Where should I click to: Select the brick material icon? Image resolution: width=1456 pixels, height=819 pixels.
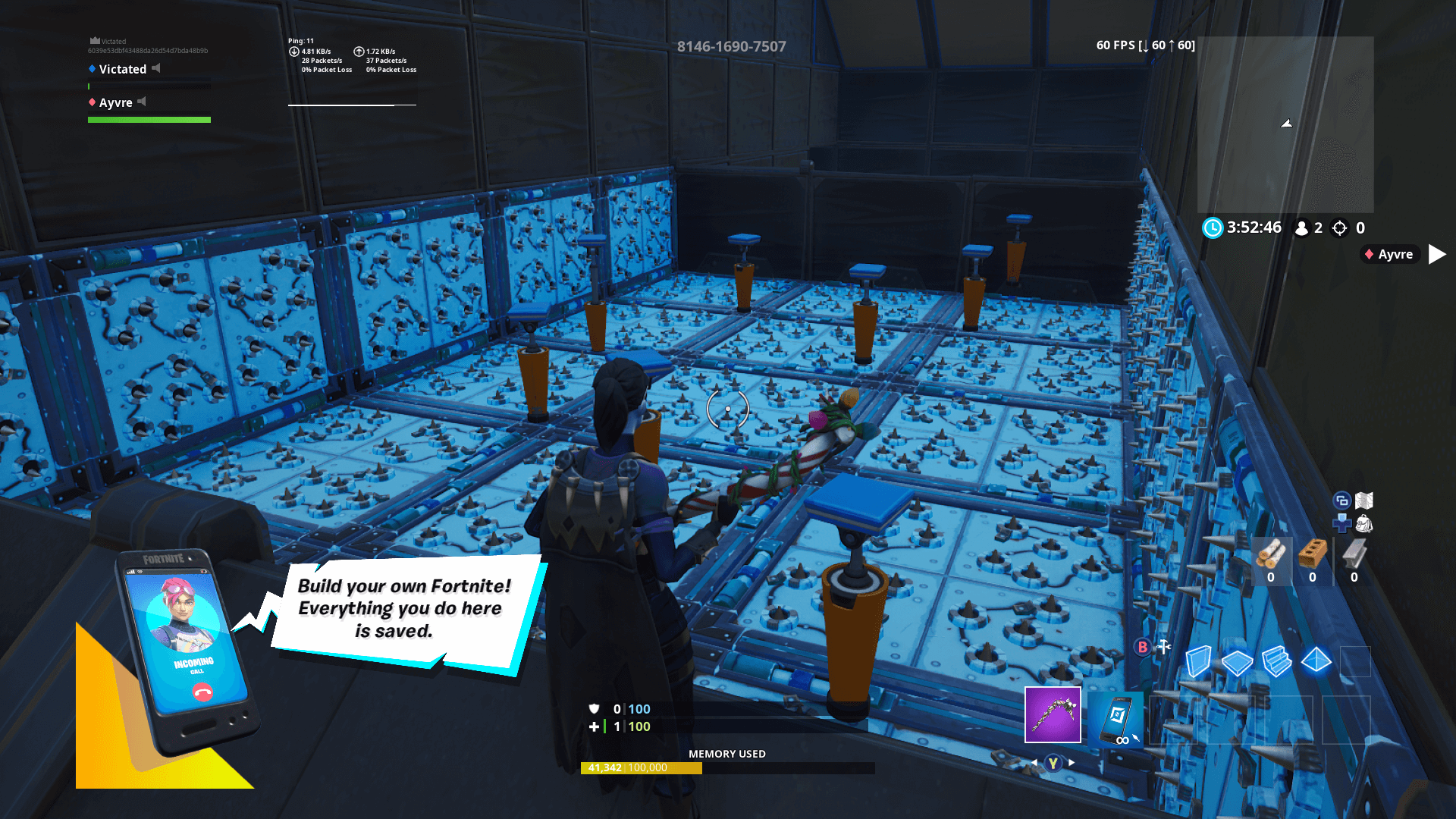(1313, 554)
